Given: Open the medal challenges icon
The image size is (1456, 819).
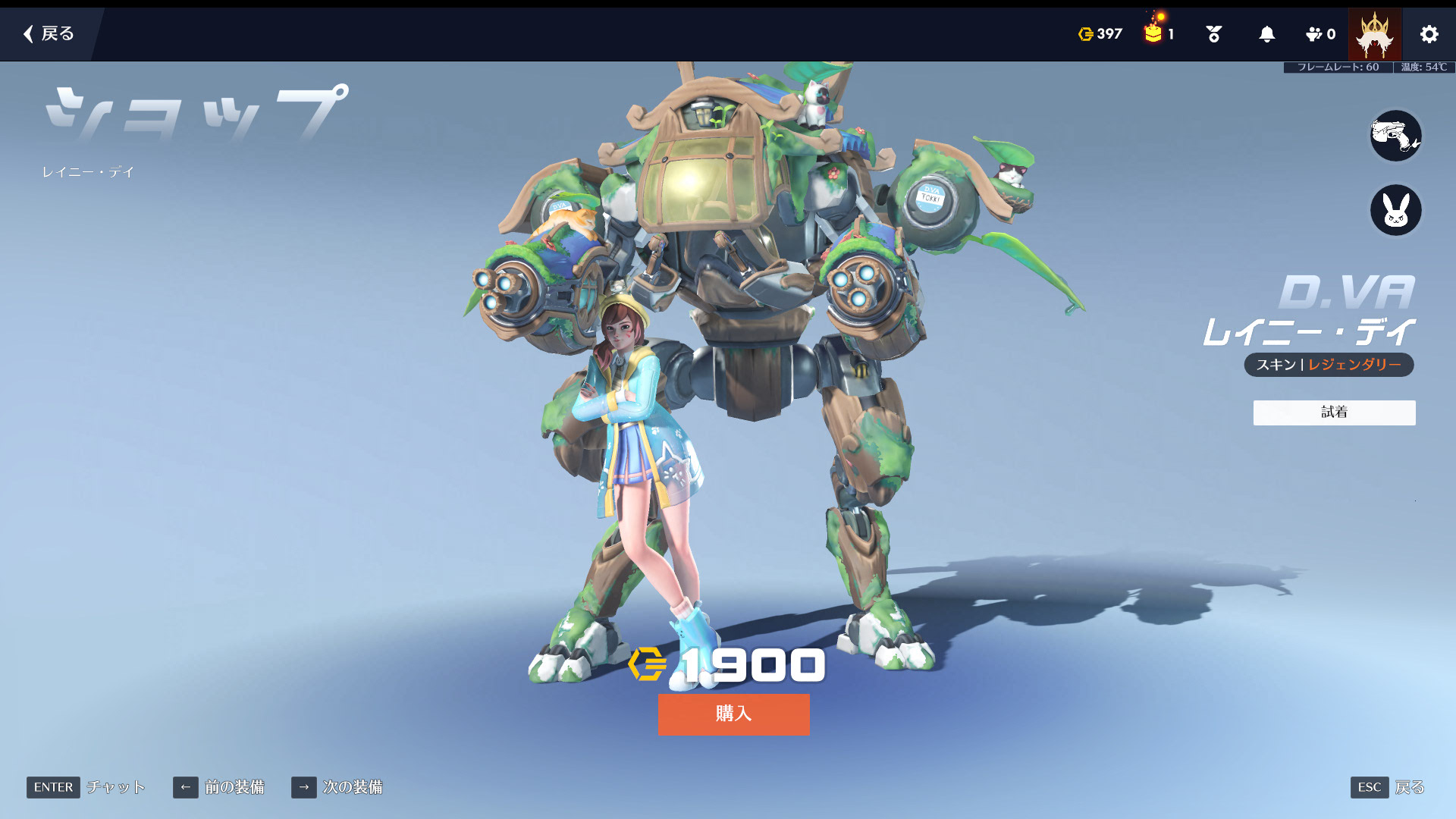Looking at the screenshot, I should (1213, 34).
